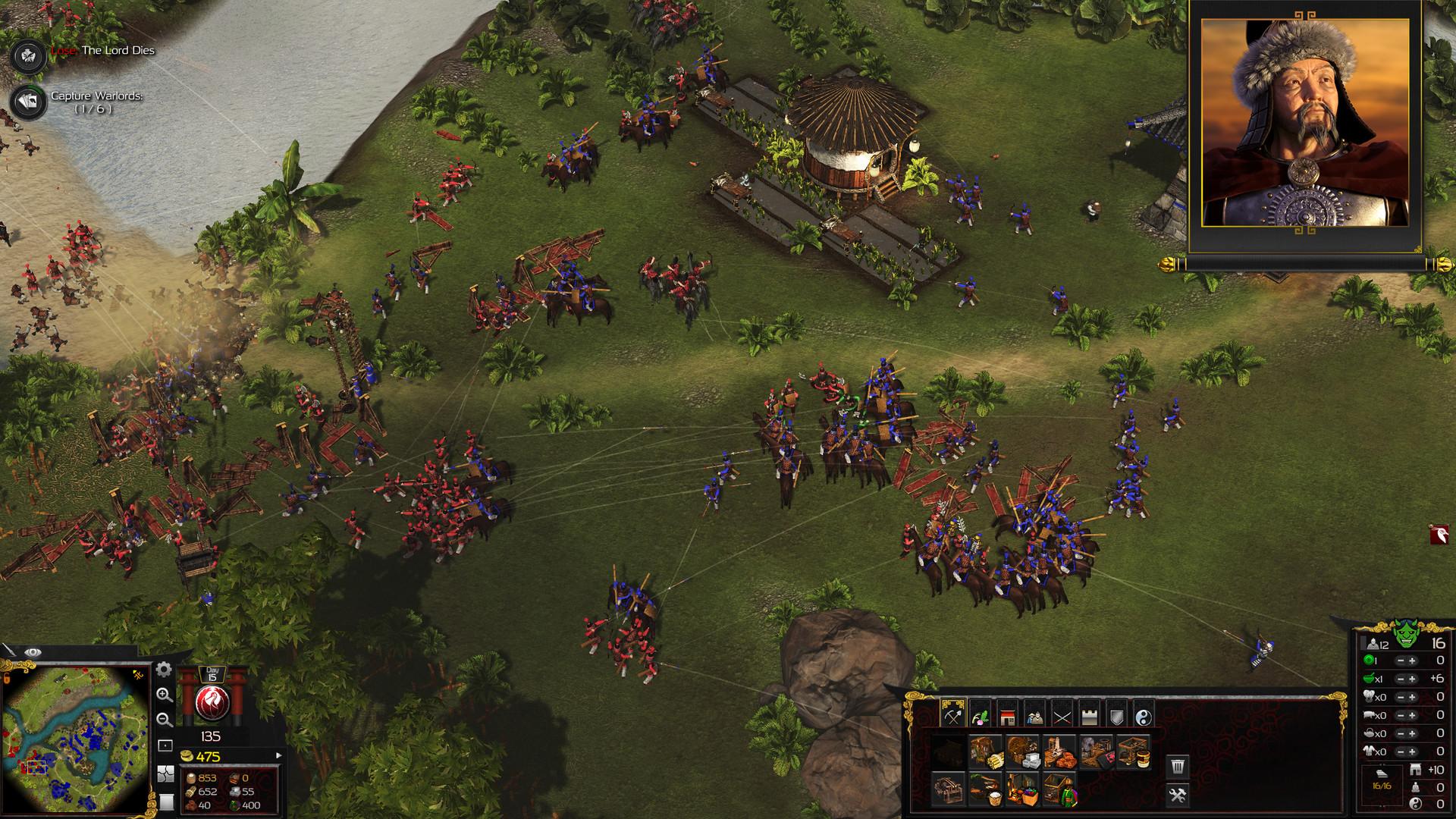This screenshot has height=819, width=1456.
Task: Select the first building thumbnail in the build row
Action: click(948, 752)
